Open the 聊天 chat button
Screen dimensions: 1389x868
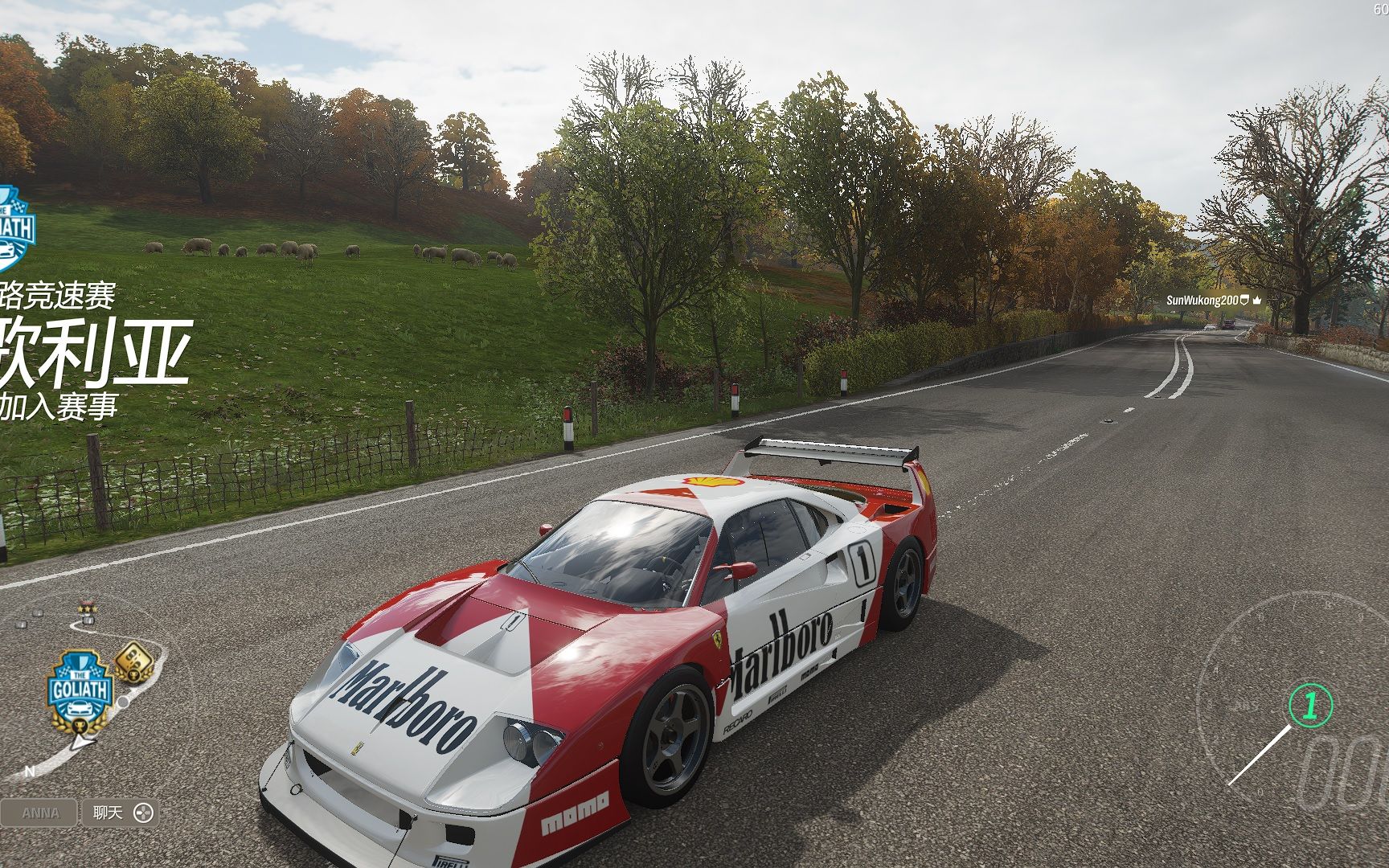tap(119, 813)
